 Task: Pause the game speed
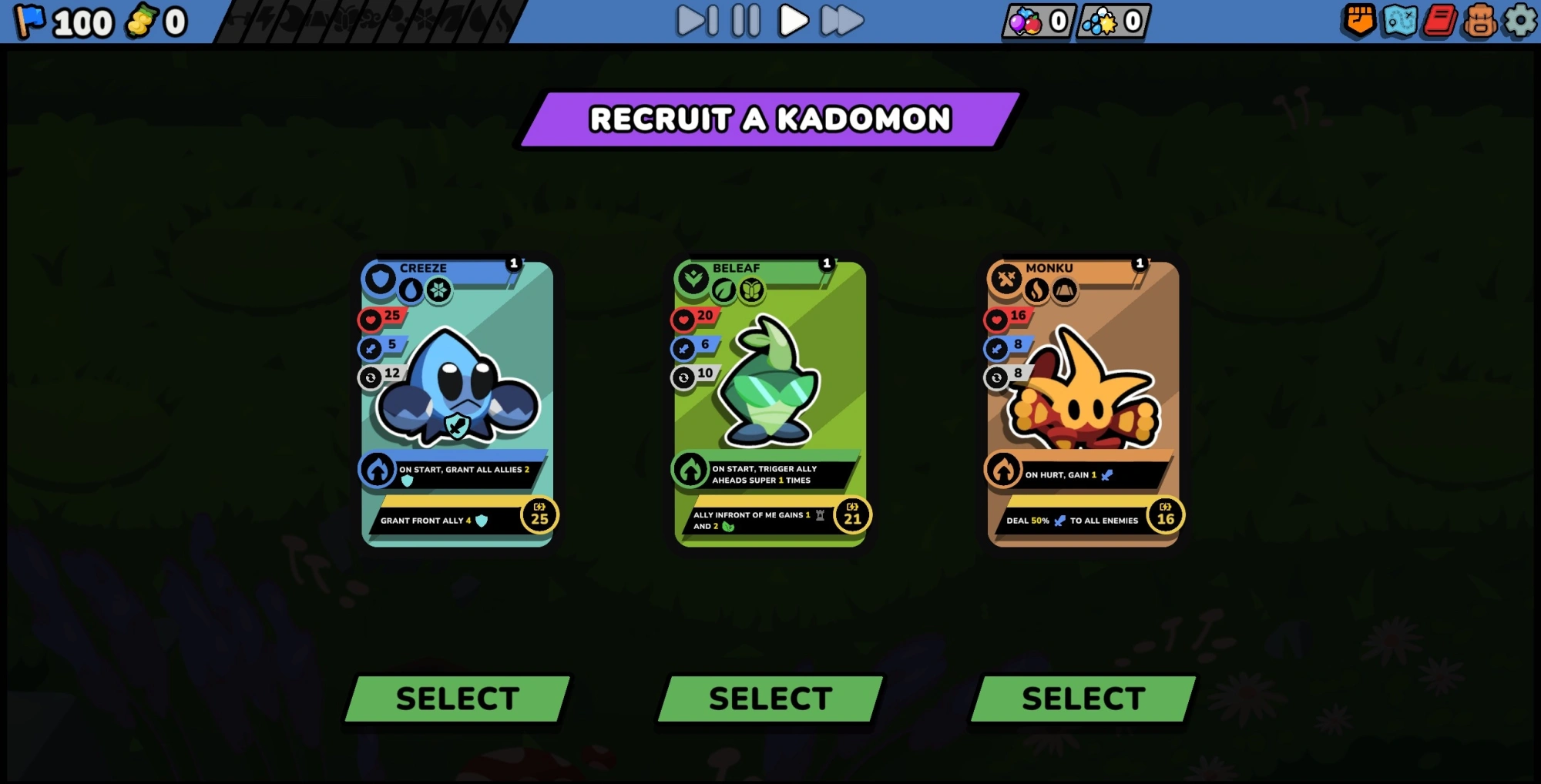(746, 21)
